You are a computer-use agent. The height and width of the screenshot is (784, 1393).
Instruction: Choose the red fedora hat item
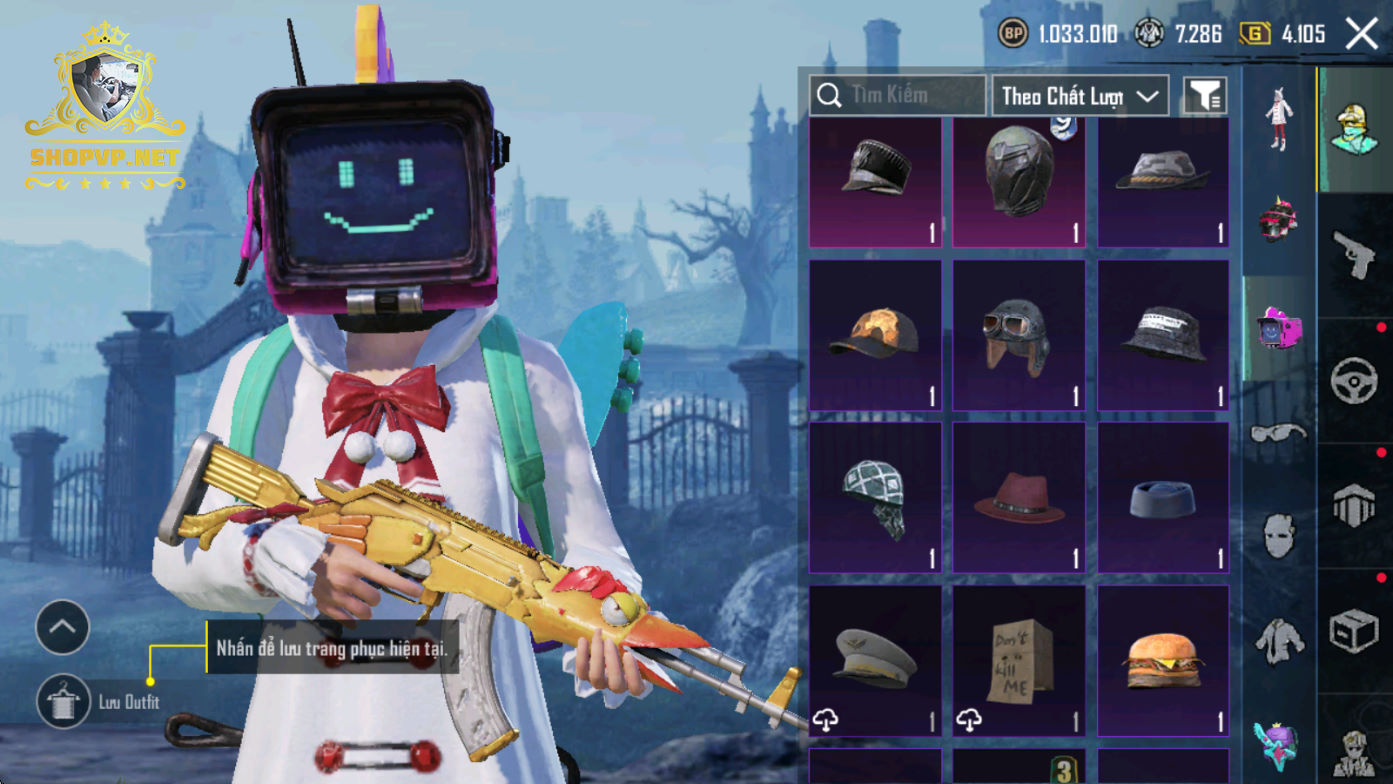(x=1019, y=498)
